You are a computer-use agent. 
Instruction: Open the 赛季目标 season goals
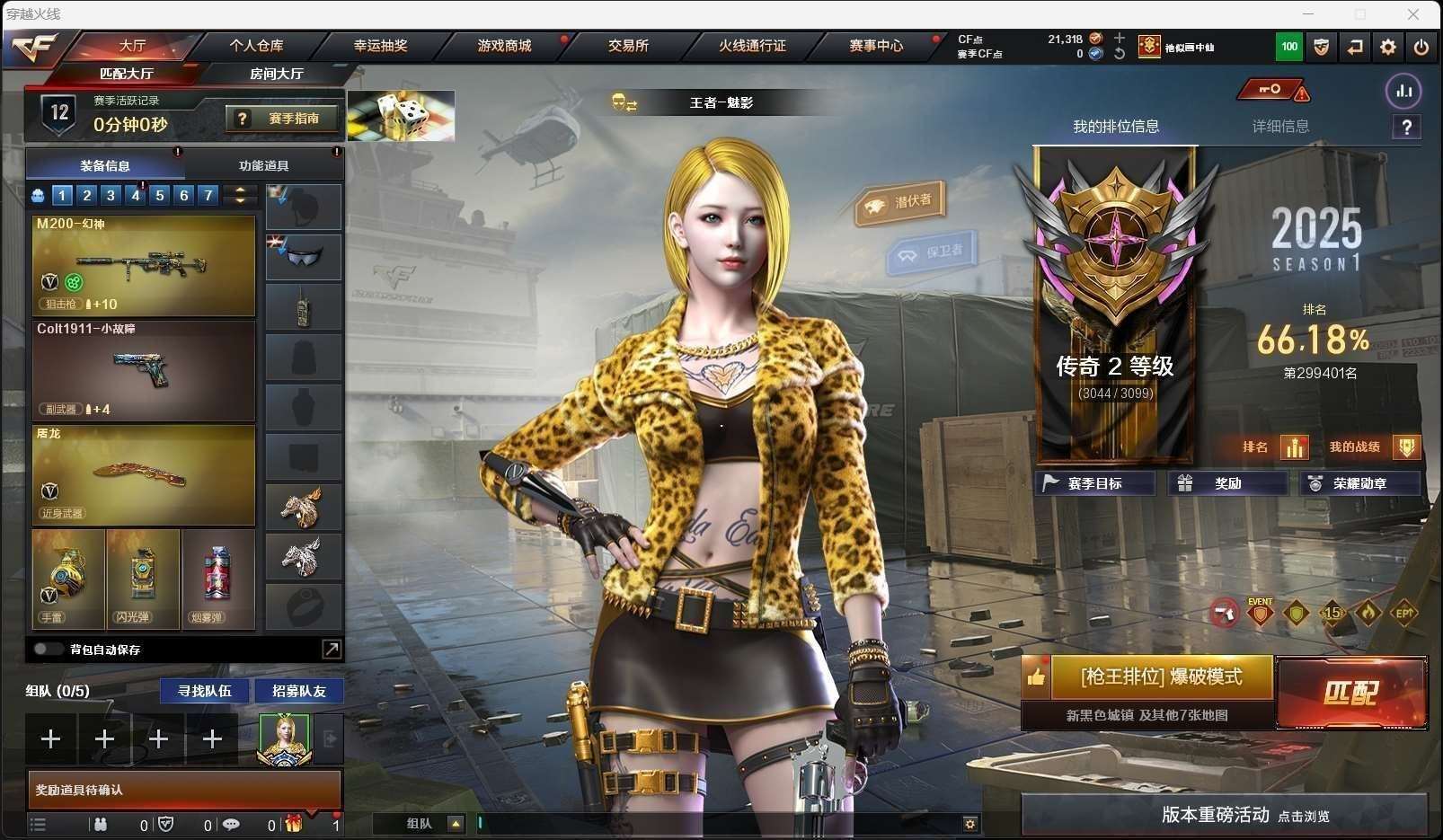(1094, 483)
